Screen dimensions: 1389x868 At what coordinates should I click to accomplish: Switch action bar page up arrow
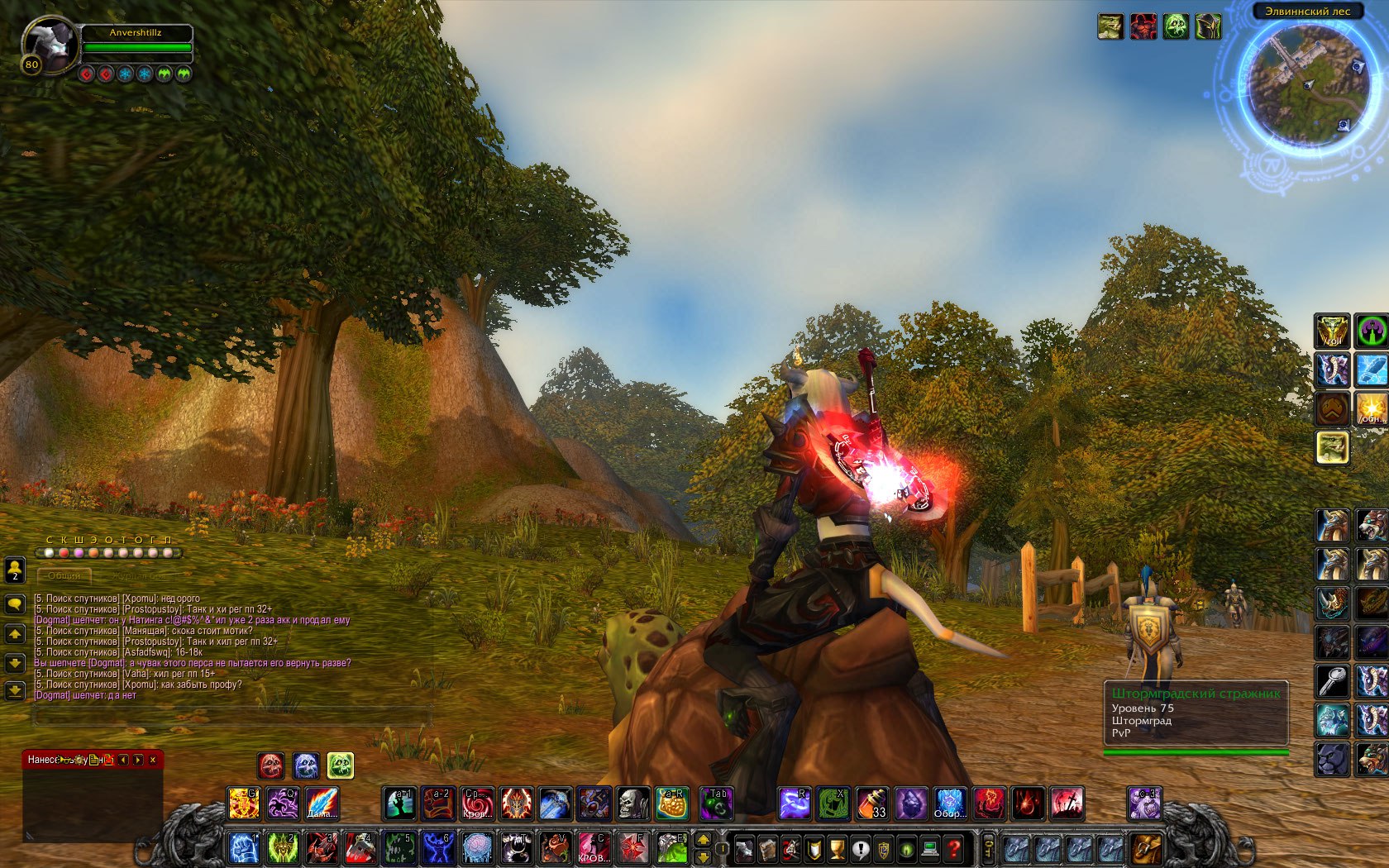click(703, 840)
